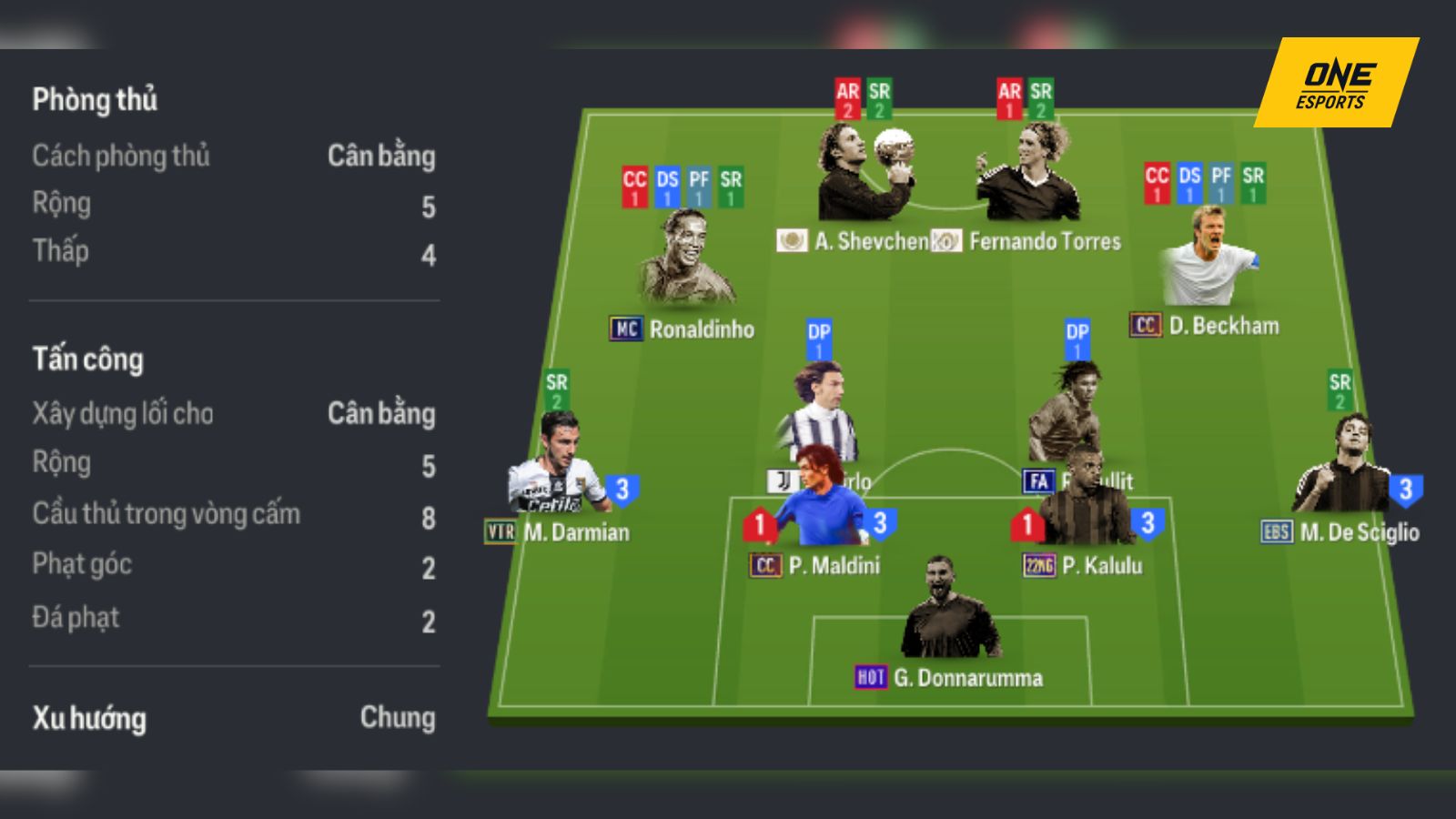
Task: Switch to the Phòng thủ section
Action: click(x=94, y=101)
